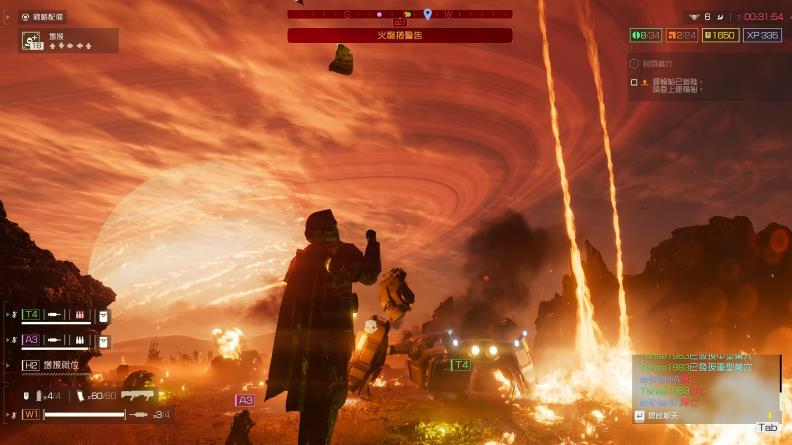This screenshot has width=792, height=445.
Task: Select the equipped primary weapon icon
Action: (x=139, y=395)
